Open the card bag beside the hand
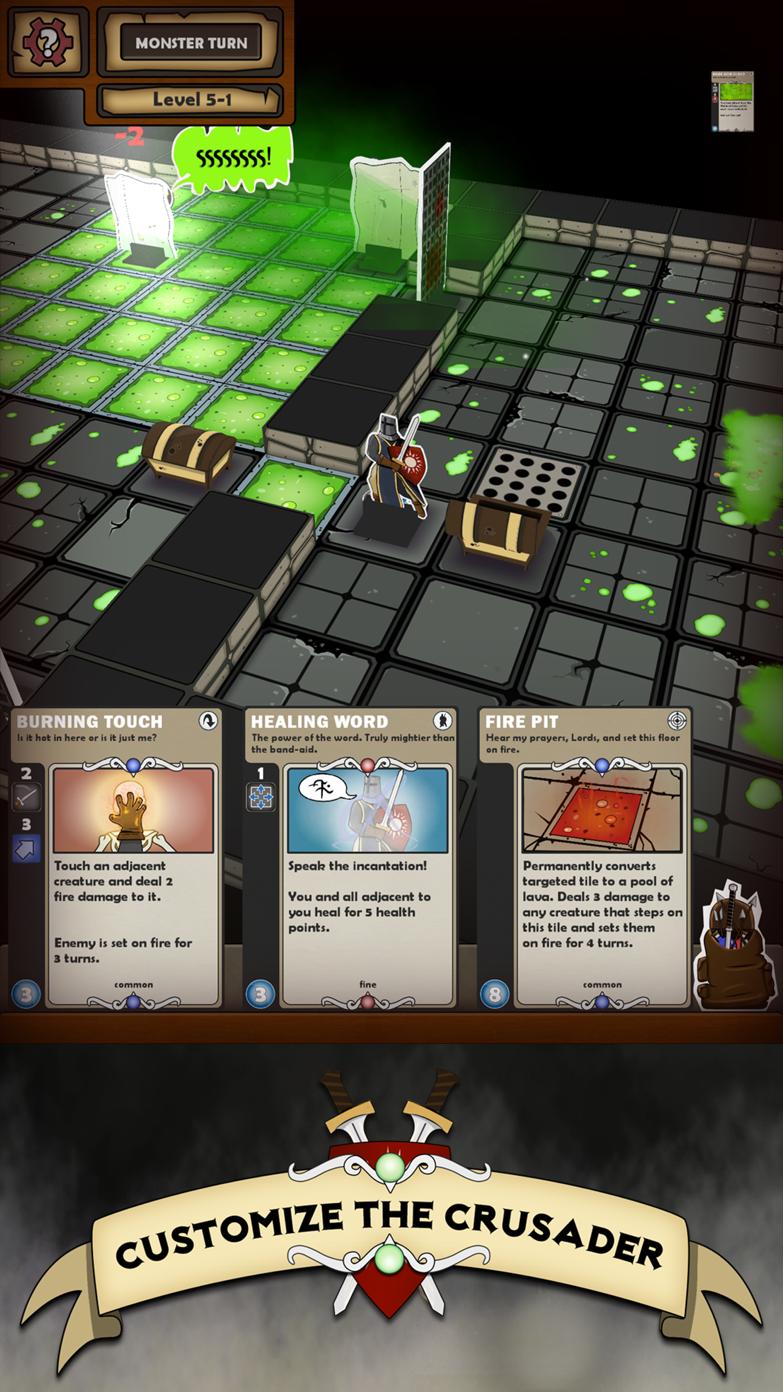Screen dimensions: 783x1392 click(x=738, y=950)
